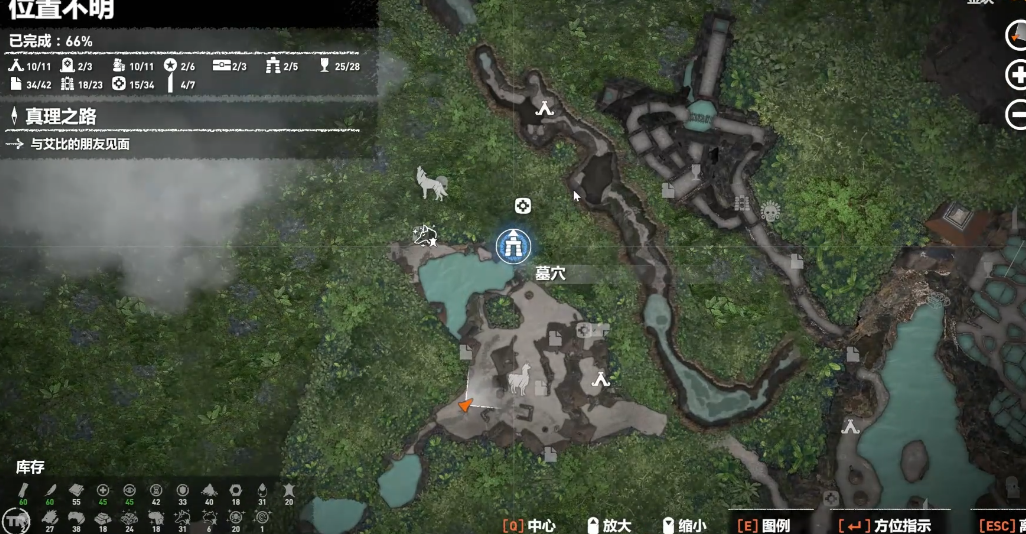
Task: Click the orange player position arrow
Action: click(x=463, y=405)
